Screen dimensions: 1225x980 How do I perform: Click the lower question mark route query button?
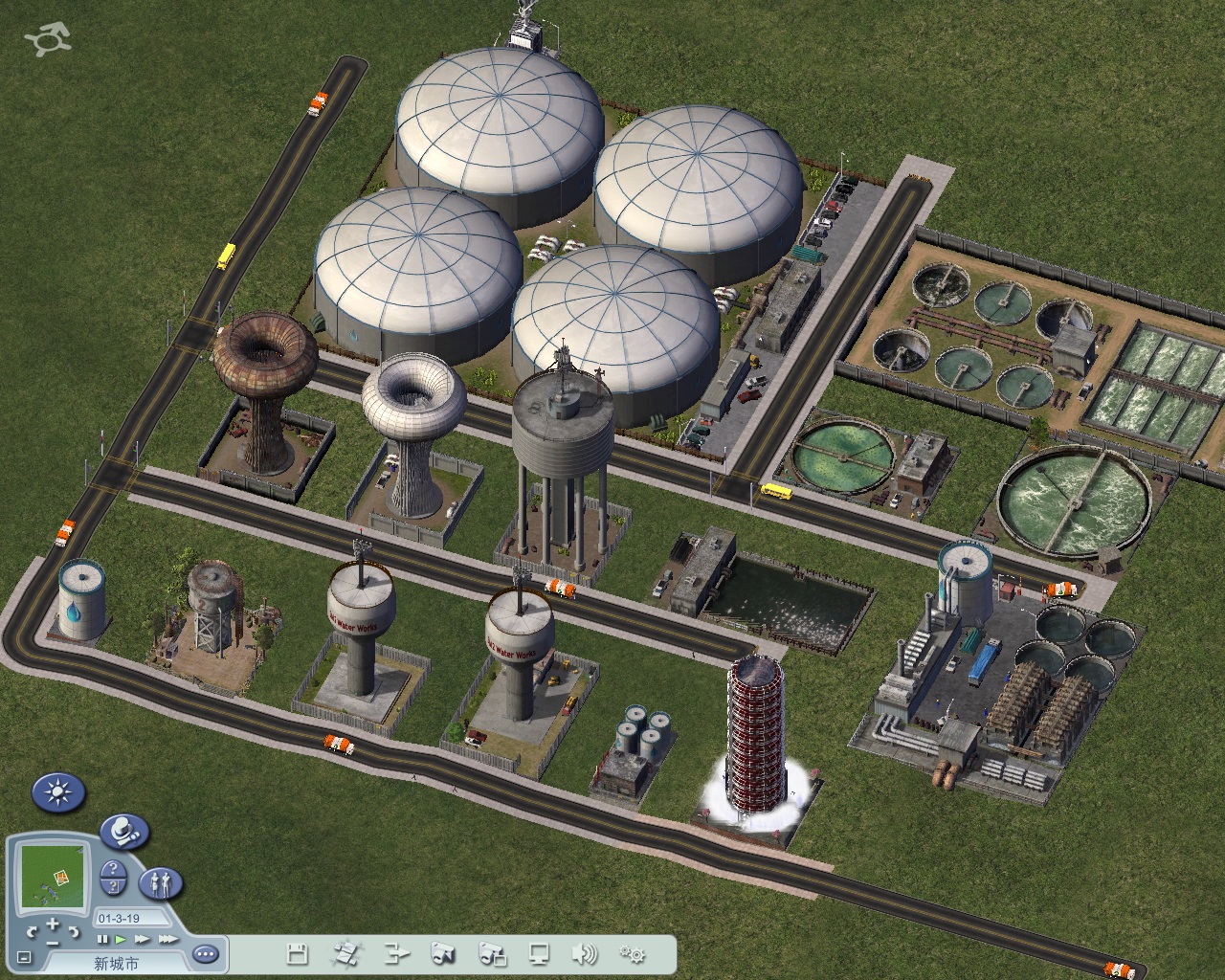pos(113,887)
